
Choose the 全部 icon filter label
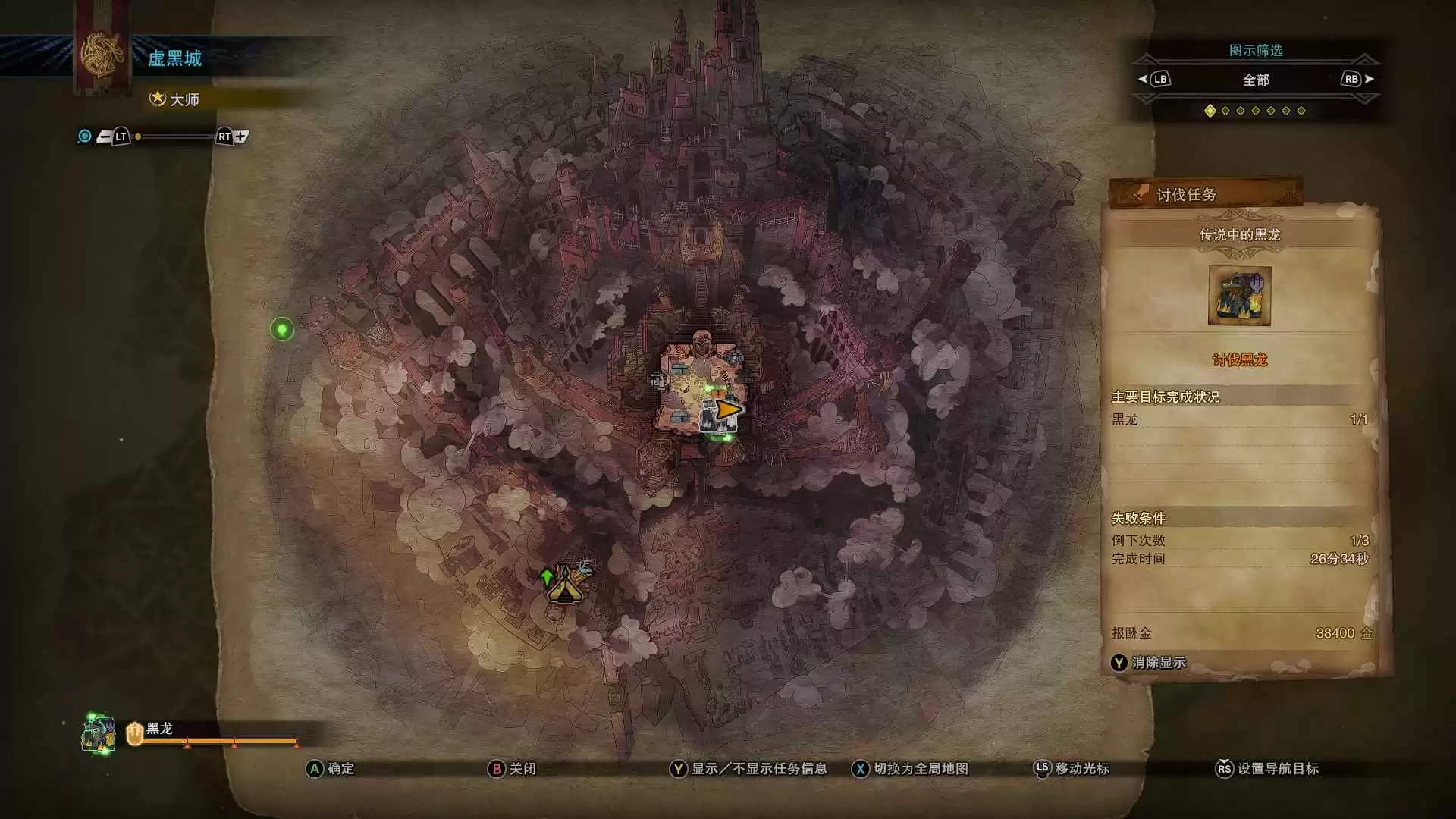click(1256, 80)
